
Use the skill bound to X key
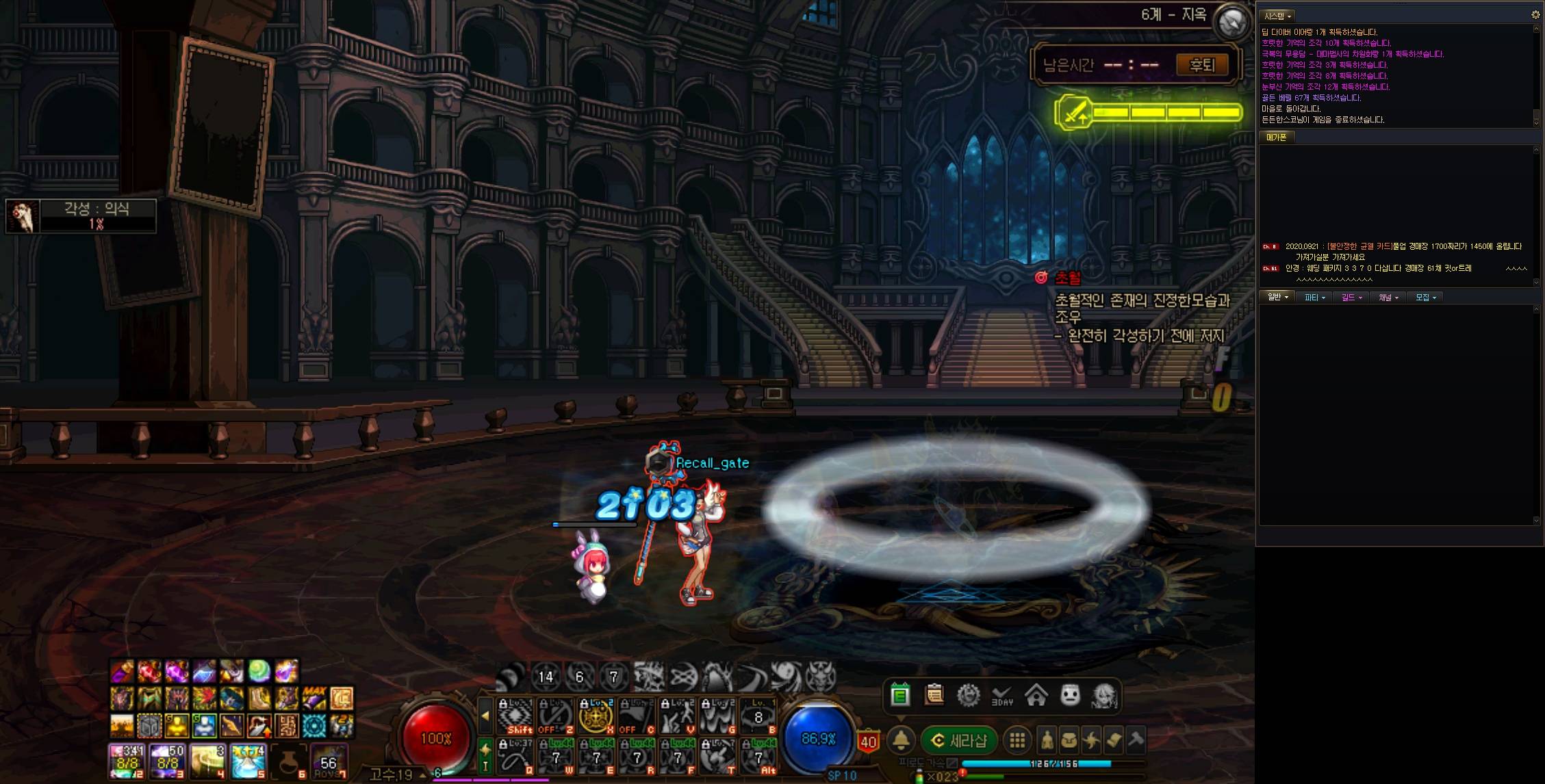[x=596, y=716]
